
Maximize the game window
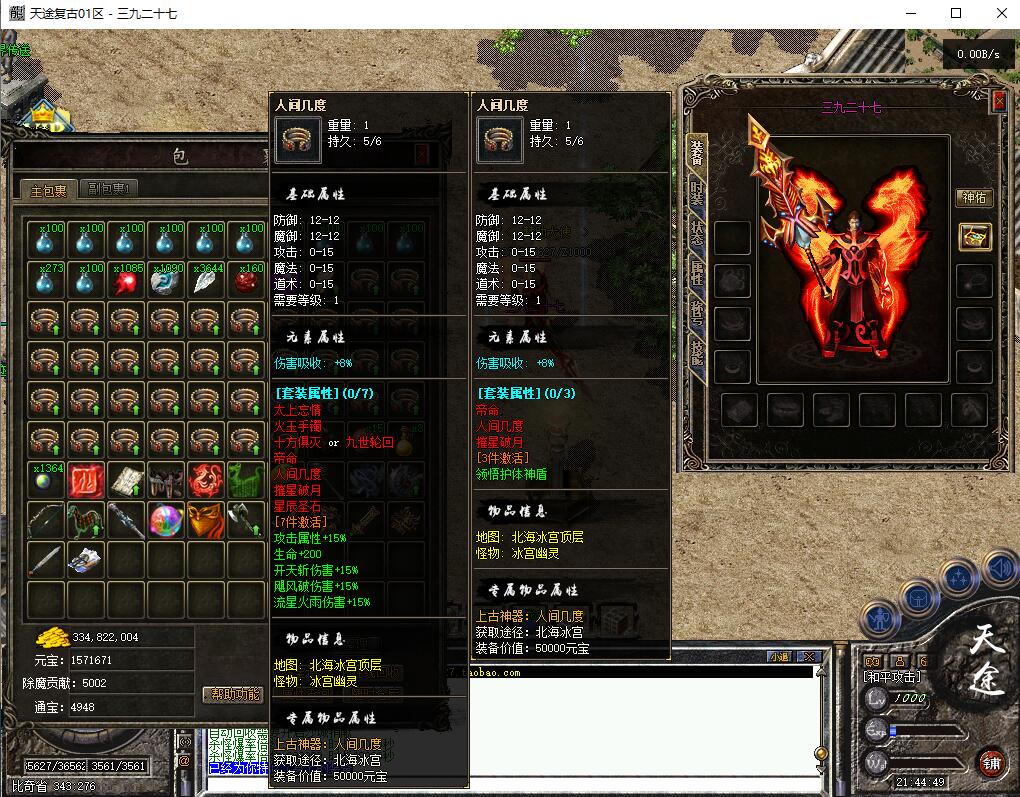(x=956, y=13)
